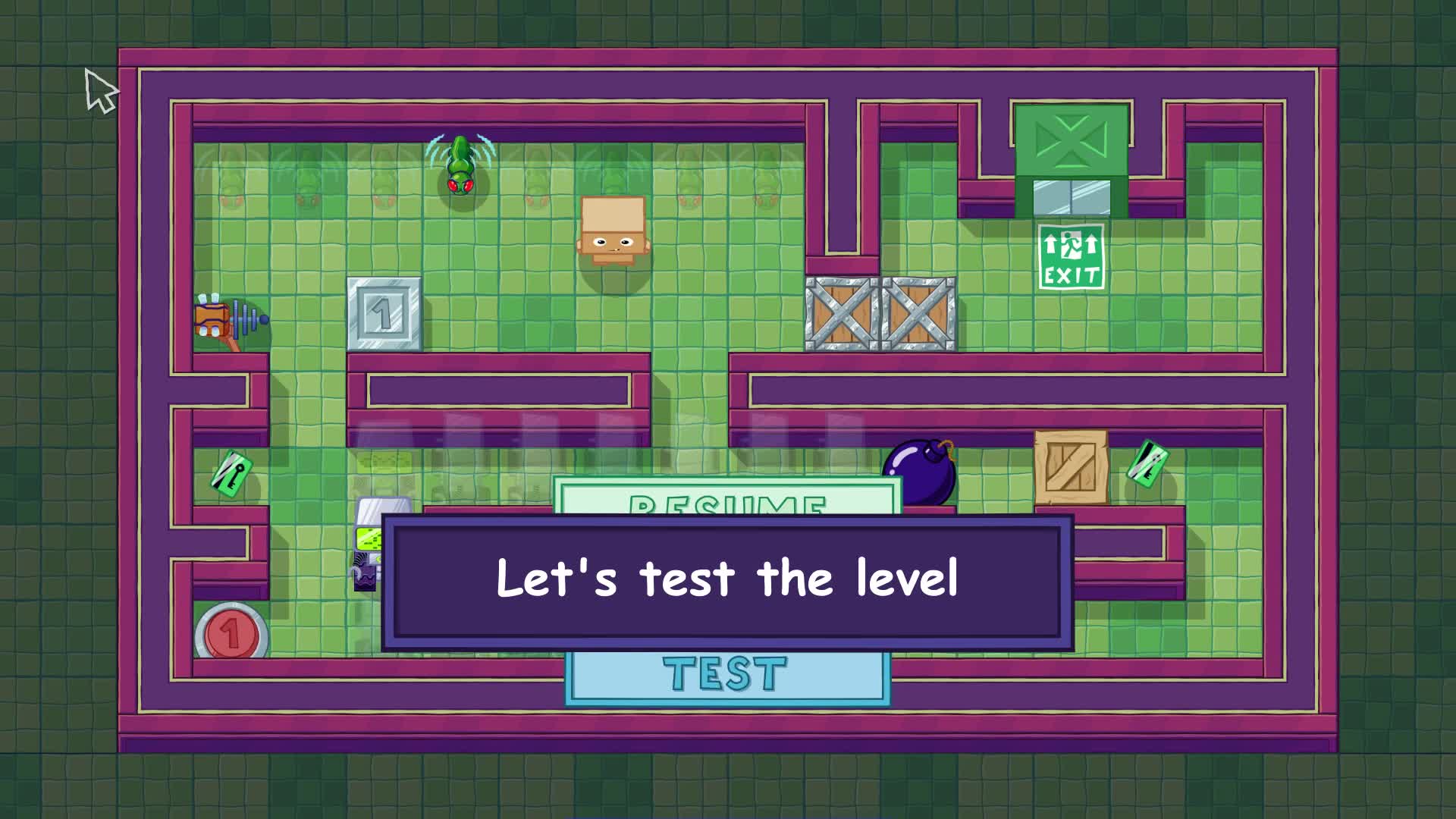
Task: Click the right metal-braced crate
Action: 917,314
